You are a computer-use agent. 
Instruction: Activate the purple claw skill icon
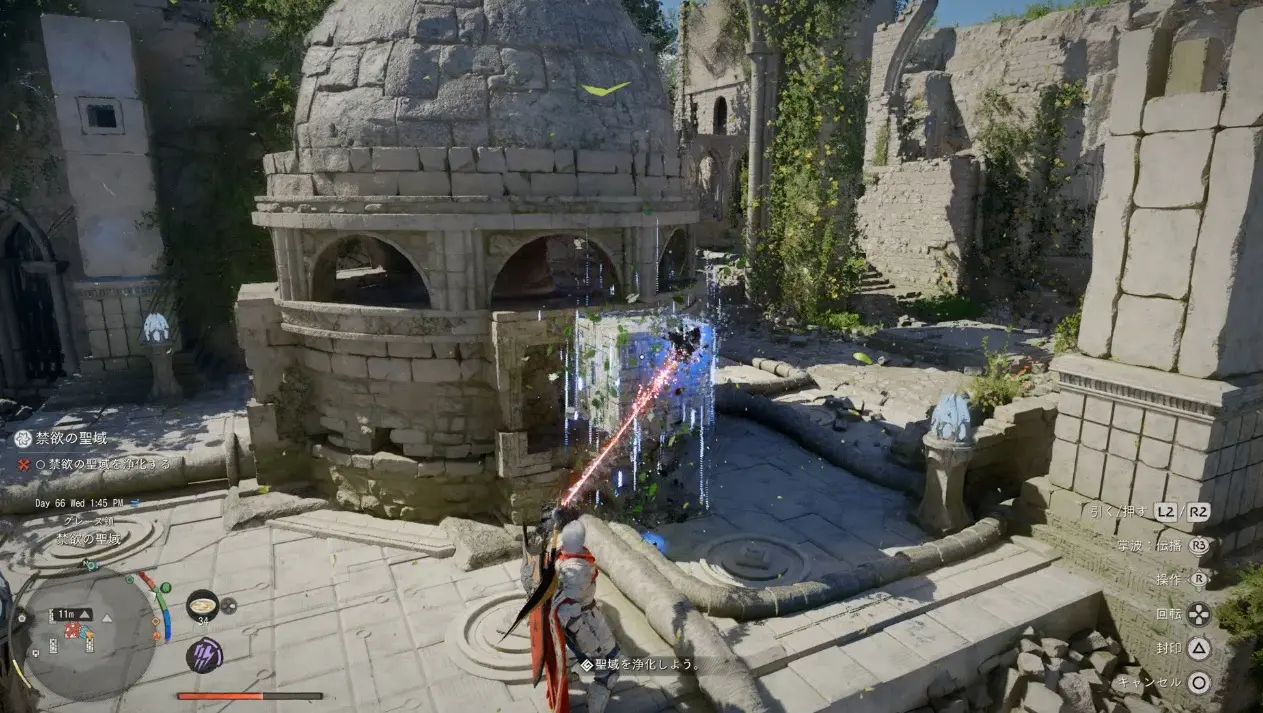click(203, 655)
